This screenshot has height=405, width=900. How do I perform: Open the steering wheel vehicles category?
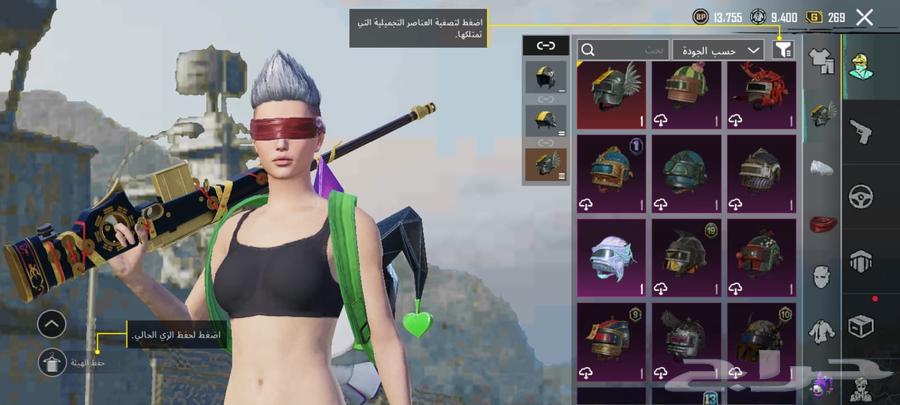(860, 196)
